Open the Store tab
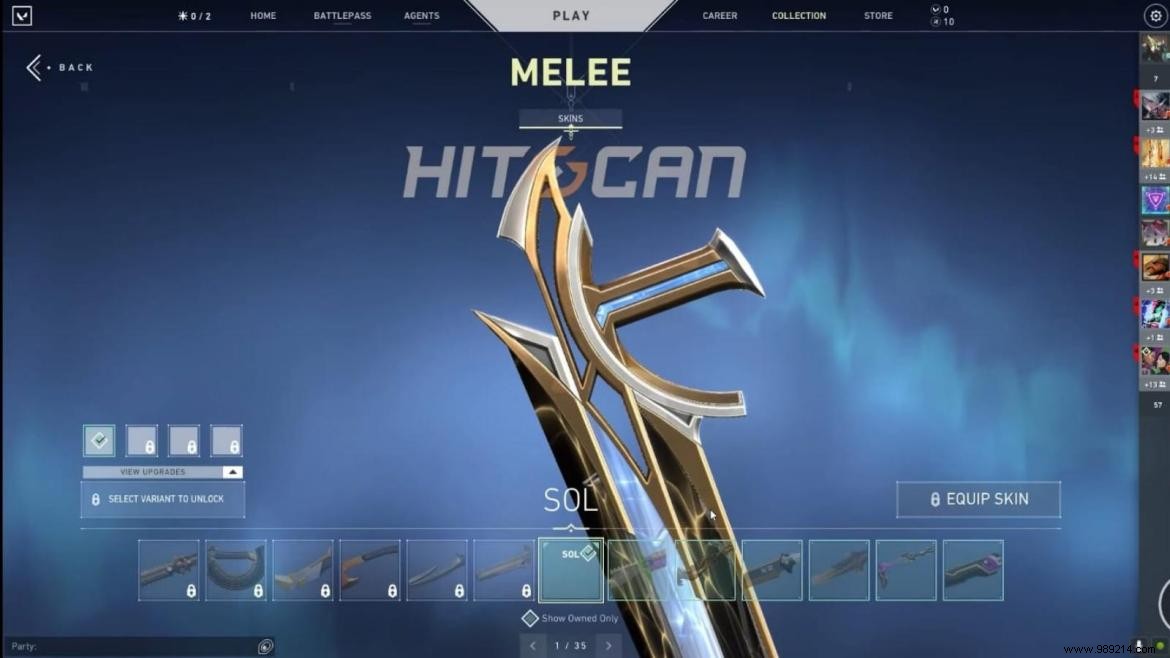Viewport: 1170px width, 658px height. pos(879,16)
